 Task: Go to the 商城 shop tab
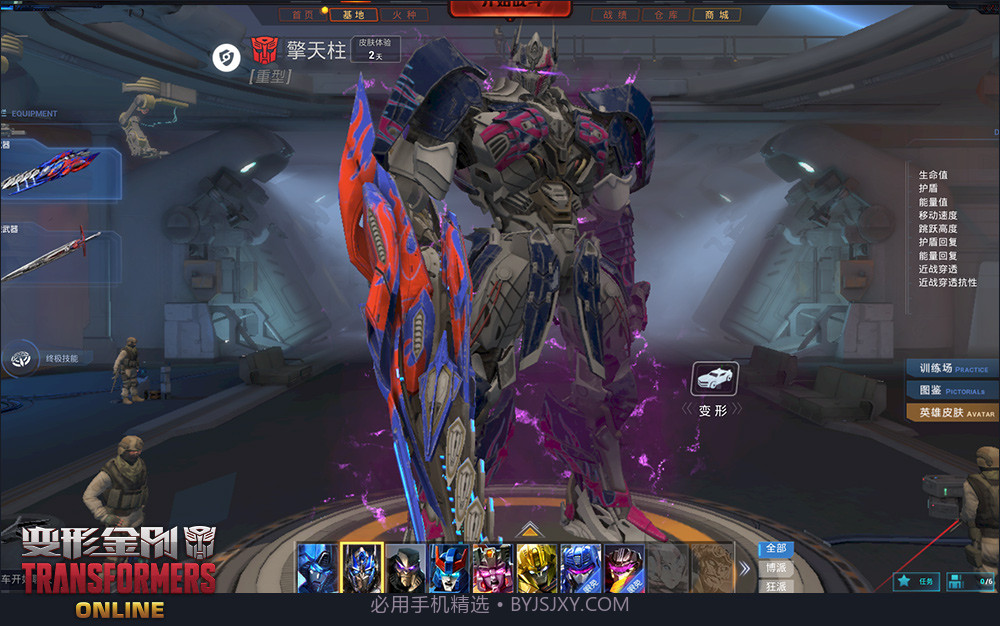716,15
